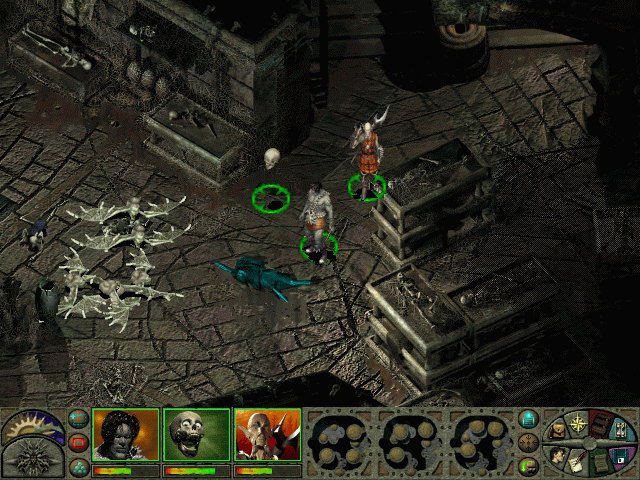Click the round crosshair arrows button

pyautogui.click(x=530, y=442)
